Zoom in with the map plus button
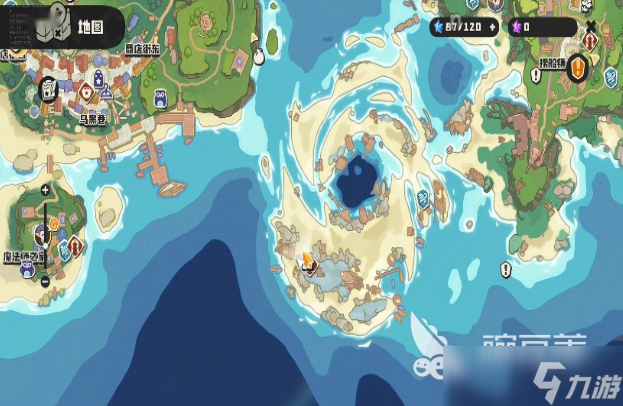The height and width of the screenshot is (406, 623). [46, 189]
